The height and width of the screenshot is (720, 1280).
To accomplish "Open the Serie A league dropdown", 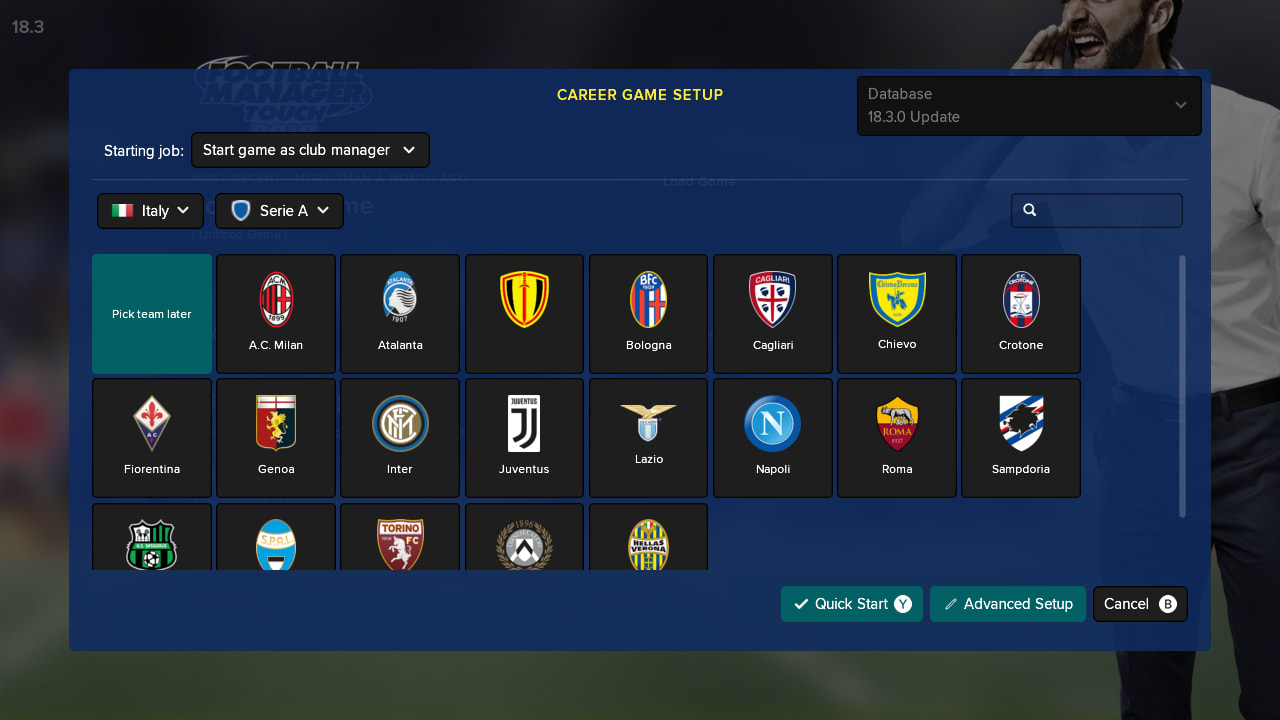I will 279,210.
